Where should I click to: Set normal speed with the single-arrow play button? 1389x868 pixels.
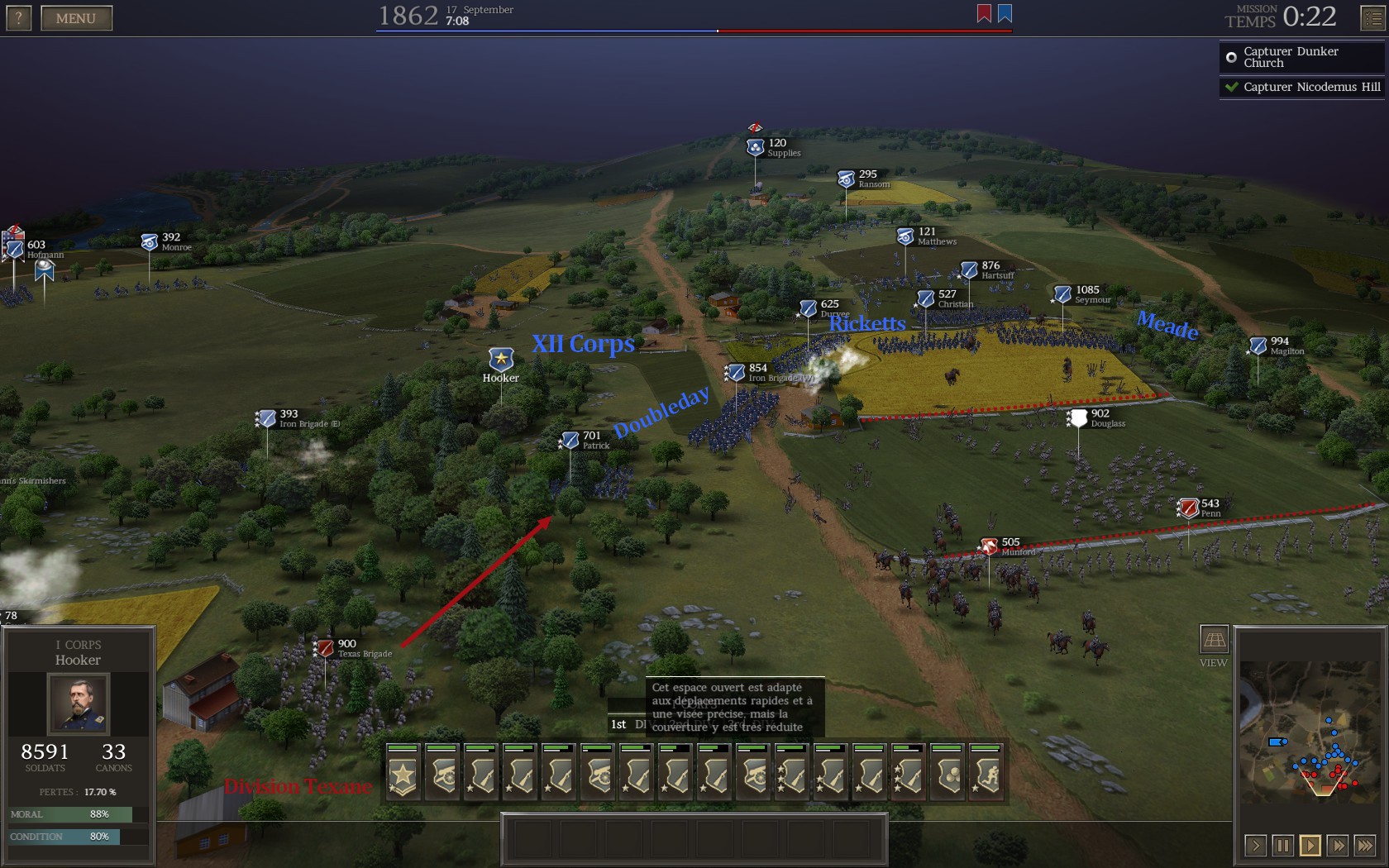point(1310,845)
